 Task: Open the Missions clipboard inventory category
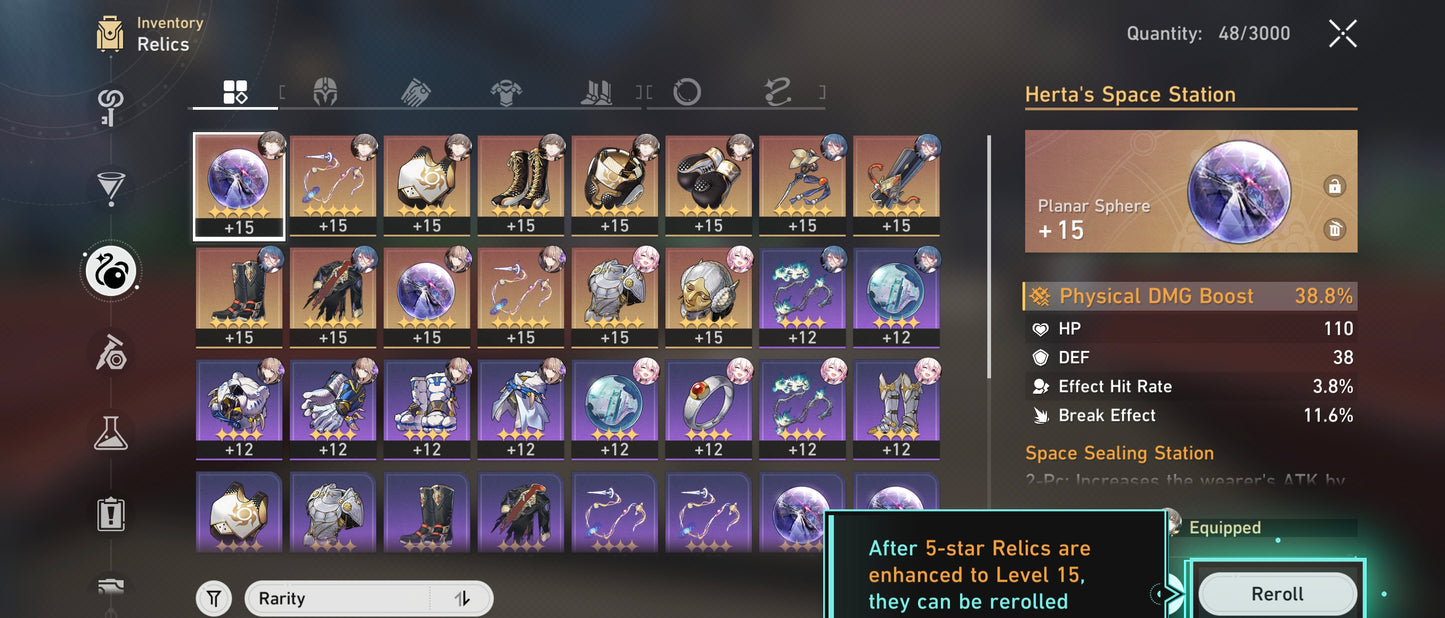point(110,514)
